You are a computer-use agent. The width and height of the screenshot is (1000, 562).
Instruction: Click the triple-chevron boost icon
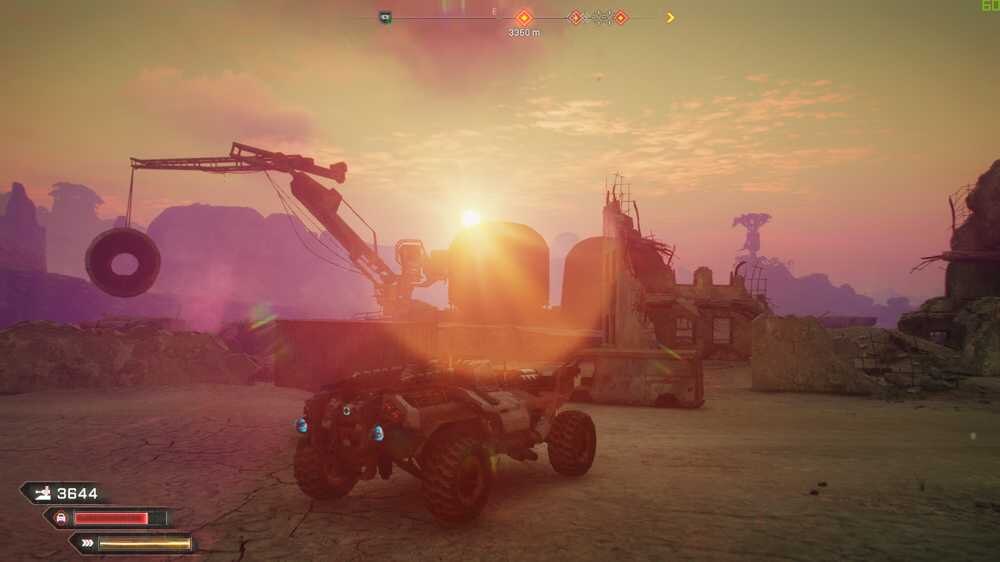(x=87, y=544)
